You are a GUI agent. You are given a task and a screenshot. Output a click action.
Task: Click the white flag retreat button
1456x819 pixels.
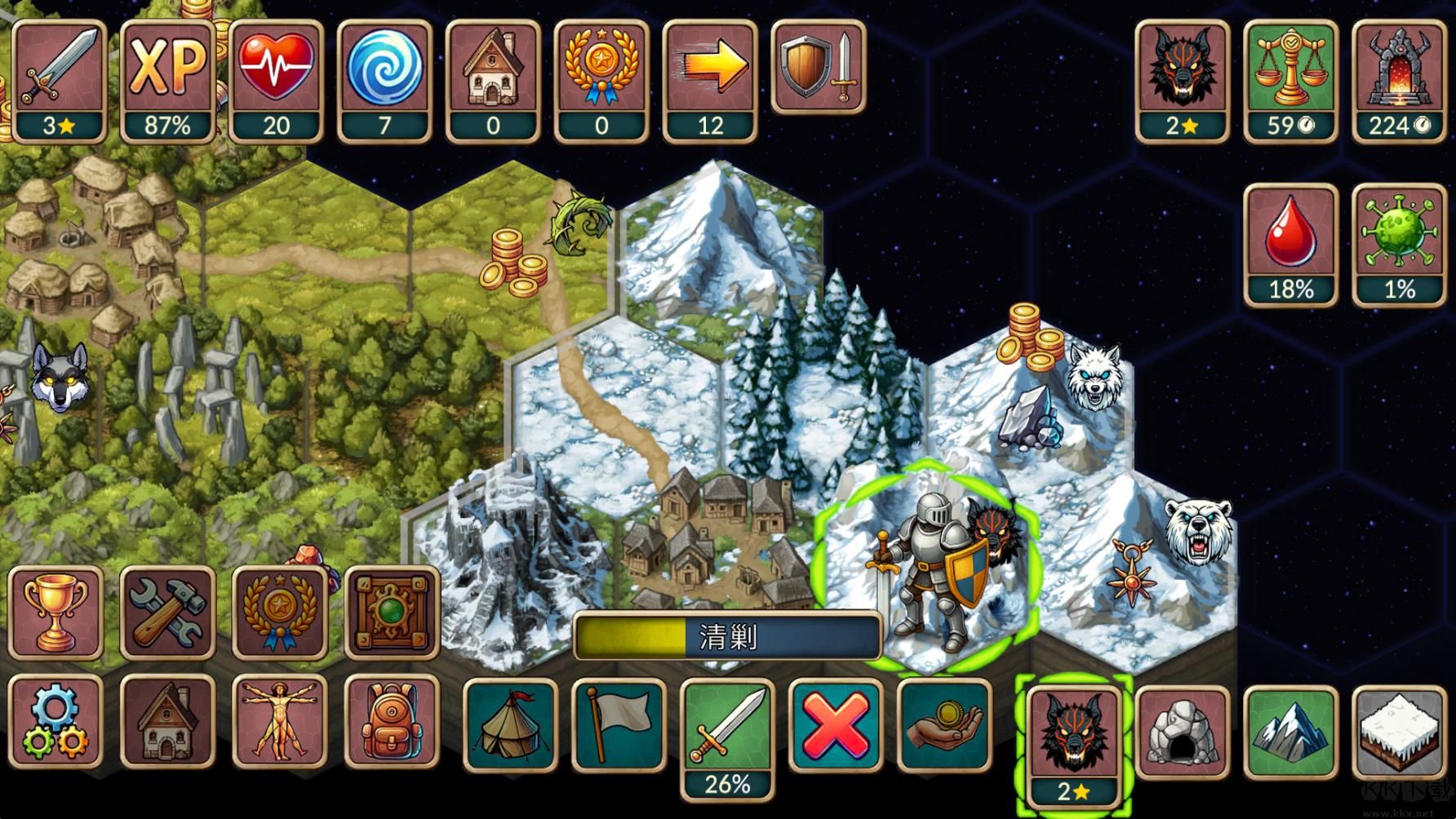coord(619,724)
